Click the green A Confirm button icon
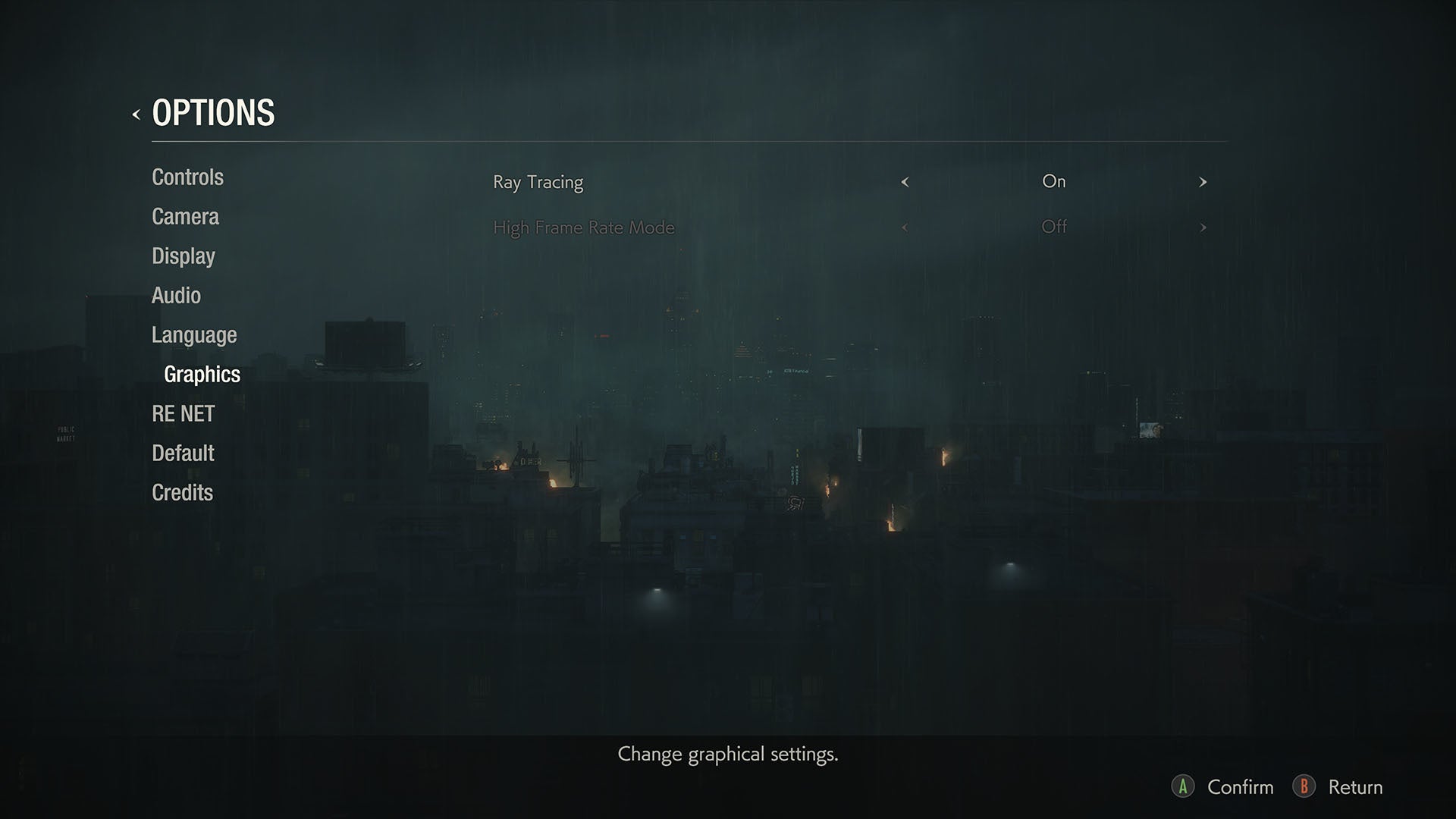1456x819 pixels. (1185, 786)
